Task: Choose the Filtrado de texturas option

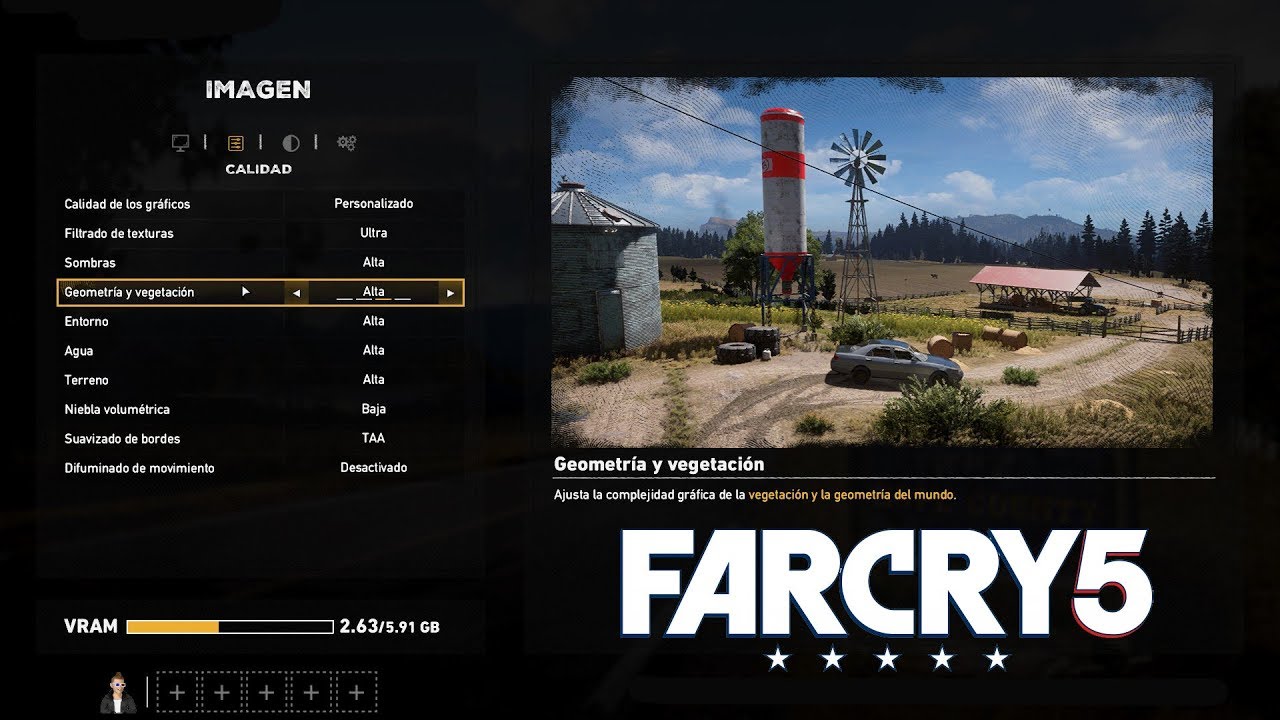Action: 260,233
